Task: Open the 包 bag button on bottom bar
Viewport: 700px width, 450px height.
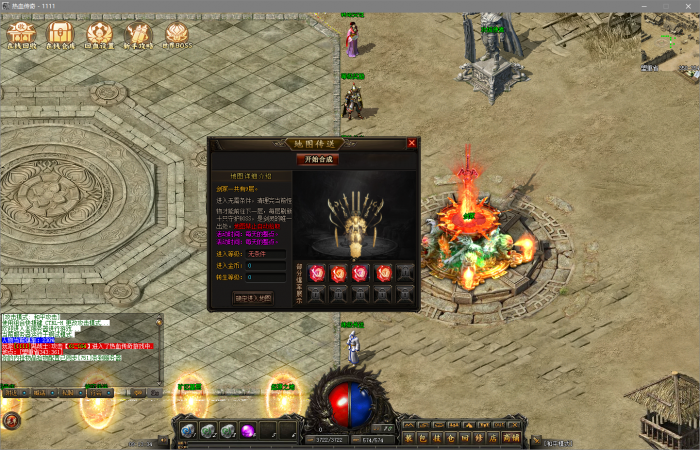Action: 422,438
